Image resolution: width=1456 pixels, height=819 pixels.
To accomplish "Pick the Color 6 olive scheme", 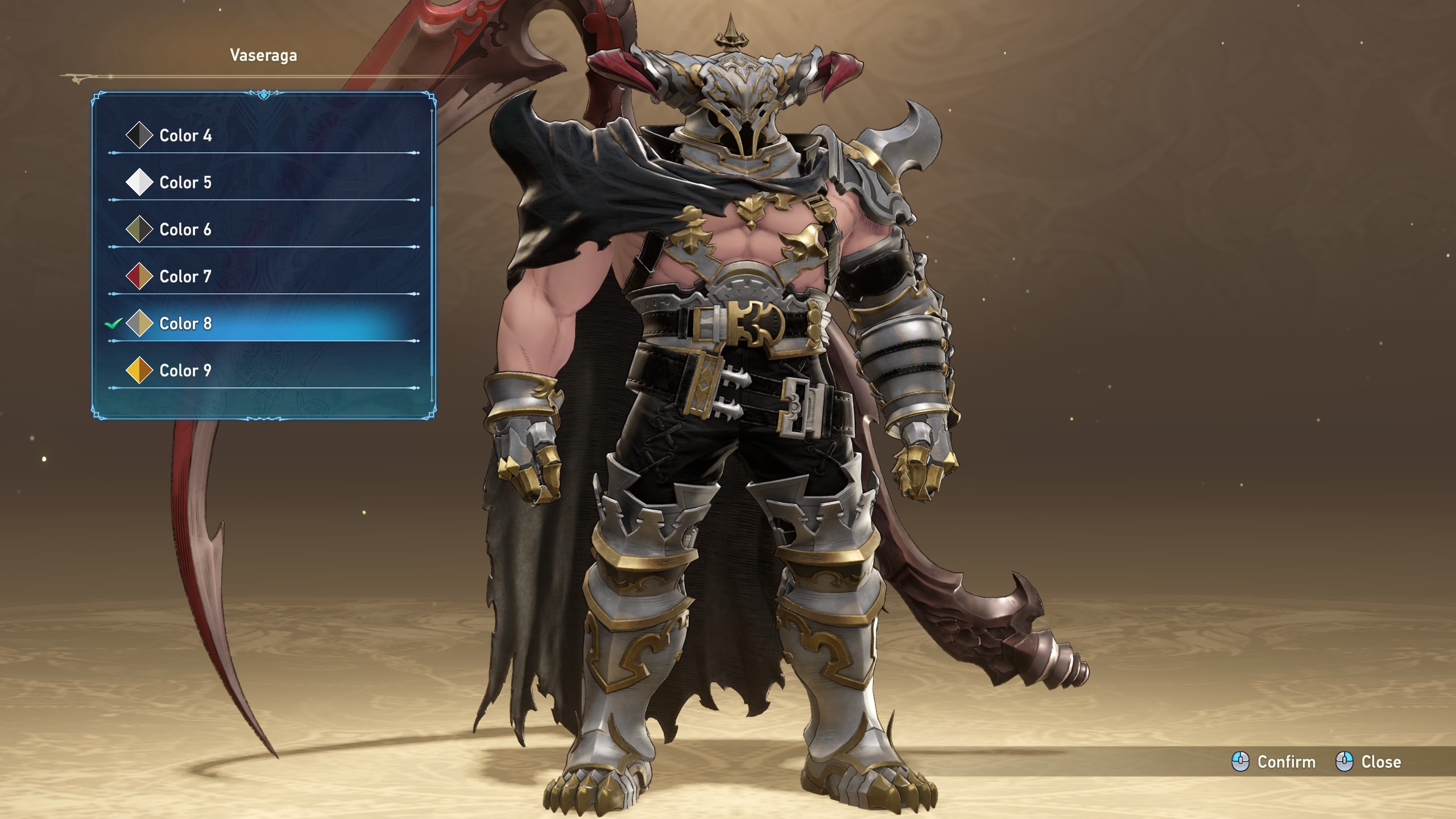I will pyautogui.click(x=185, y=229).
